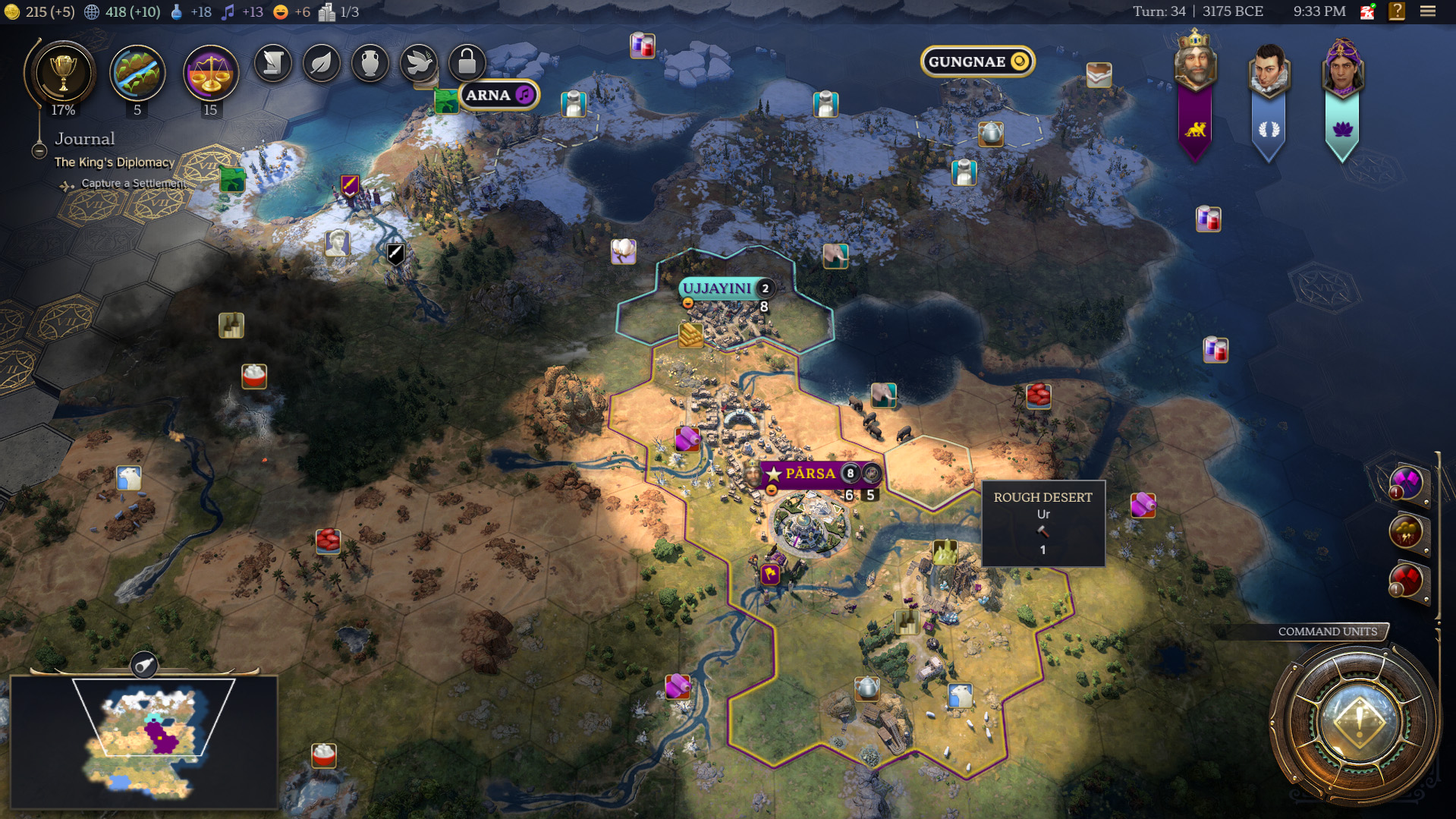The width and height of the screenshot is (1456, 819).
Task: Select the purple-turbaned leader portrait
Action: 1341,68
